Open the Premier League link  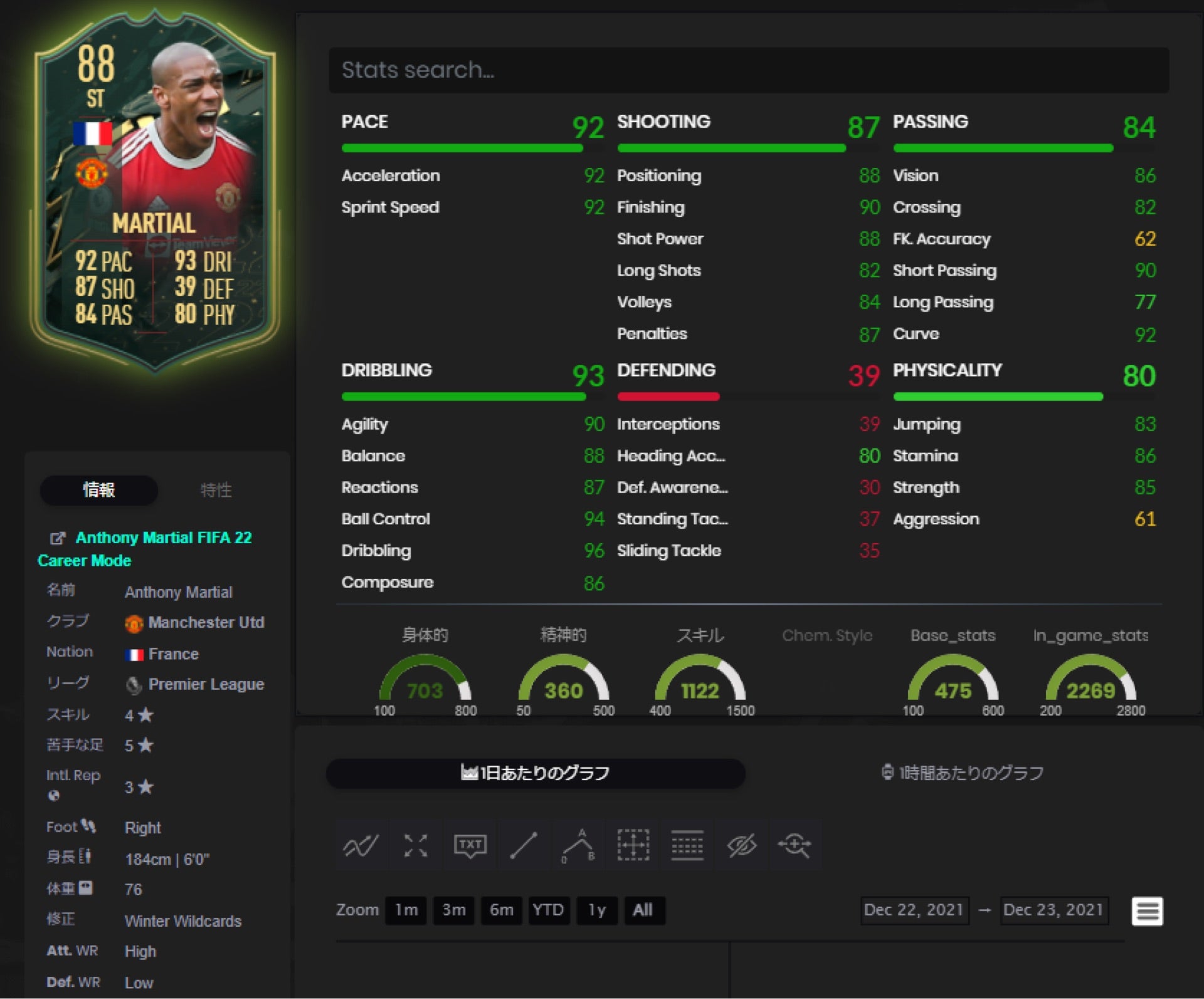[206, 684]
